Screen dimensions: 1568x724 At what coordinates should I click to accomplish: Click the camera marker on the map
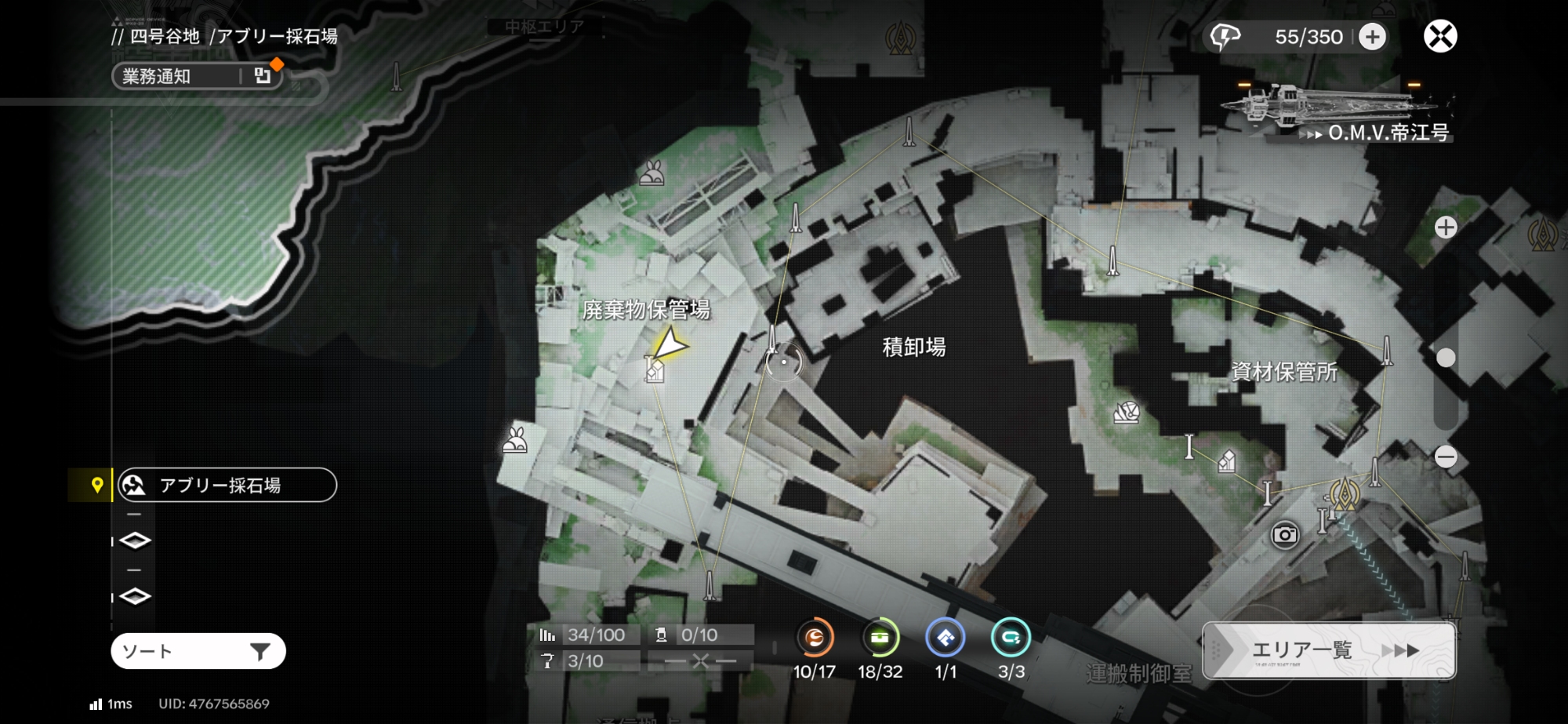1284,535
